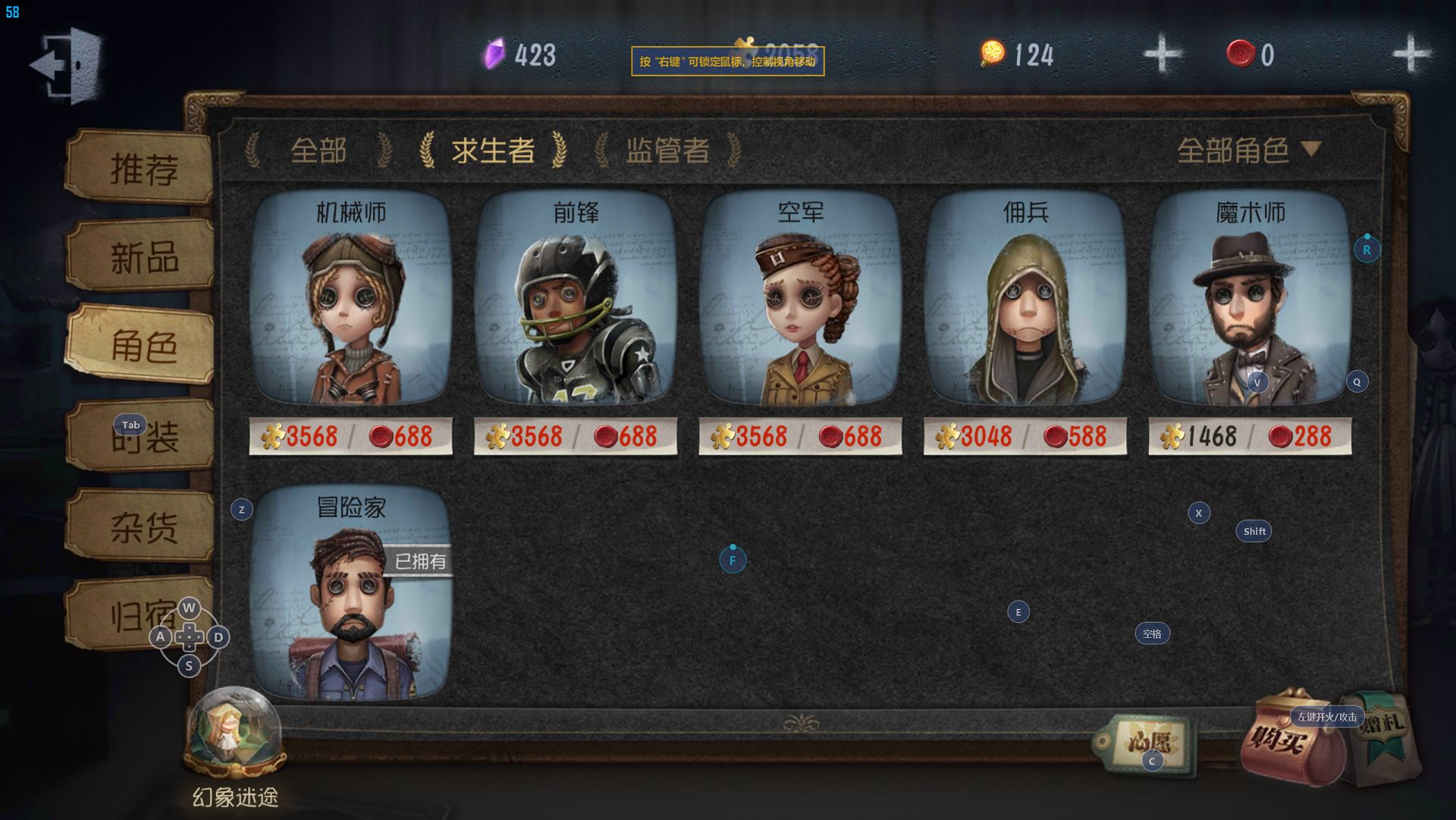Image resolution: width=1456 pixels, height=820 pixels.
Task: Select the 佣兵 character card
Action: [1025, 303]
